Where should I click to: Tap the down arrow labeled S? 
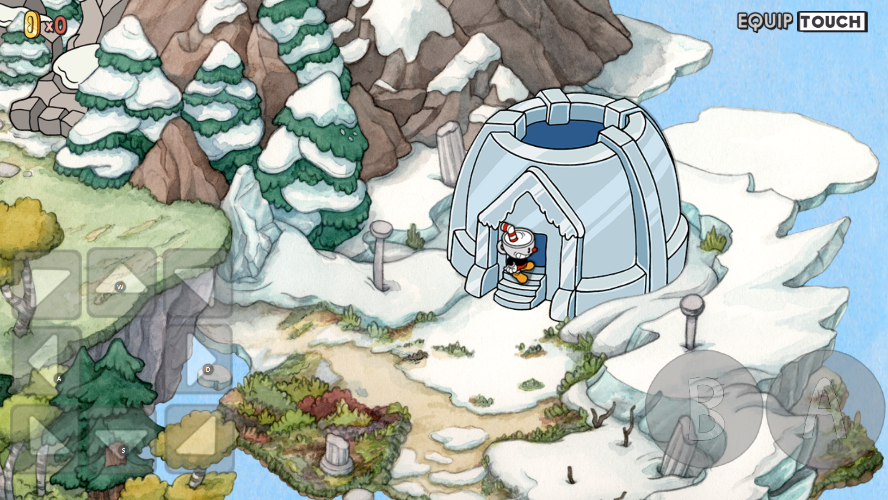pyautogui.click(x=122, y=438)
